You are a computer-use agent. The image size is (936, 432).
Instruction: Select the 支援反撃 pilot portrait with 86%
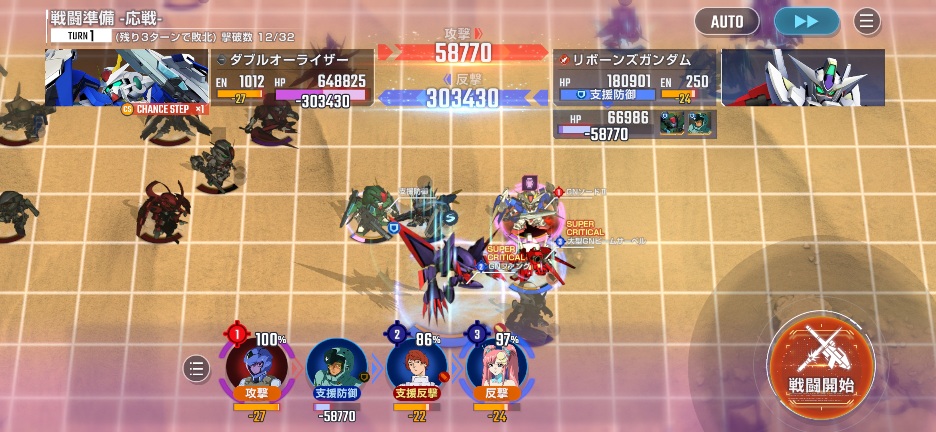pos(416,365)
